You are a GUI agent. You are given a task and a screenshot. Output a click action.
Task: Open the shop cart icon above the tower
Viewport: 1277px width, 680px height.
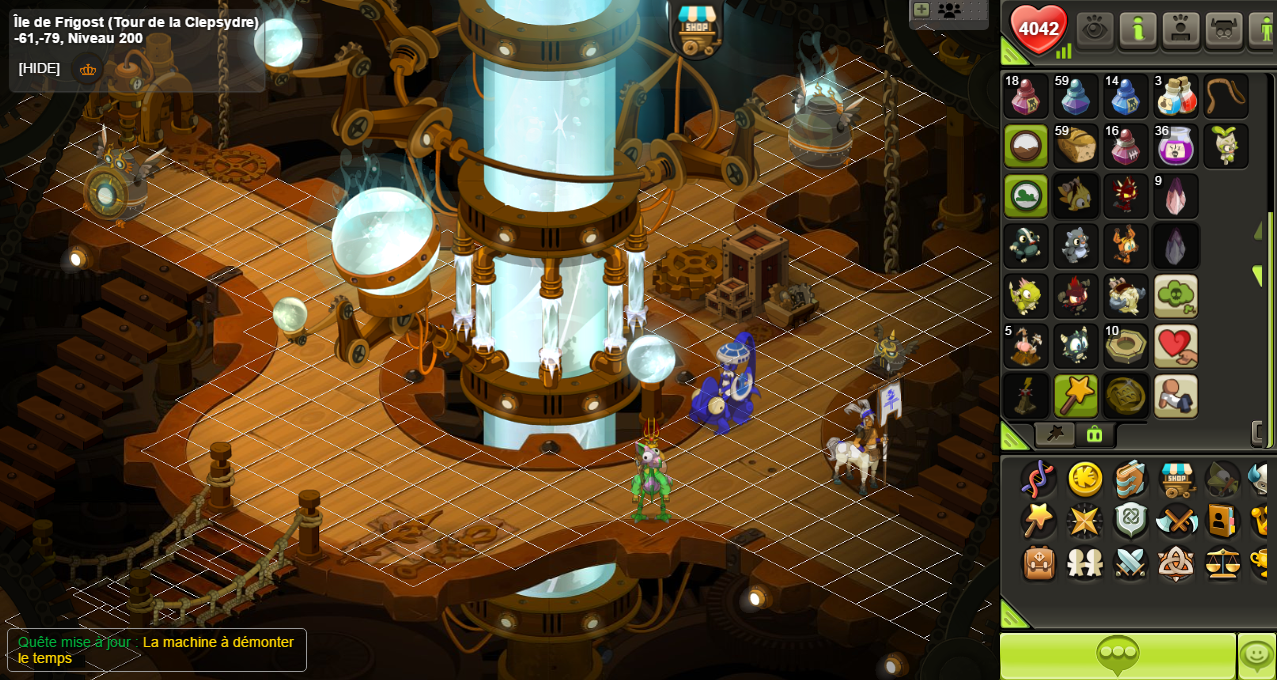[x=696, y=29]
